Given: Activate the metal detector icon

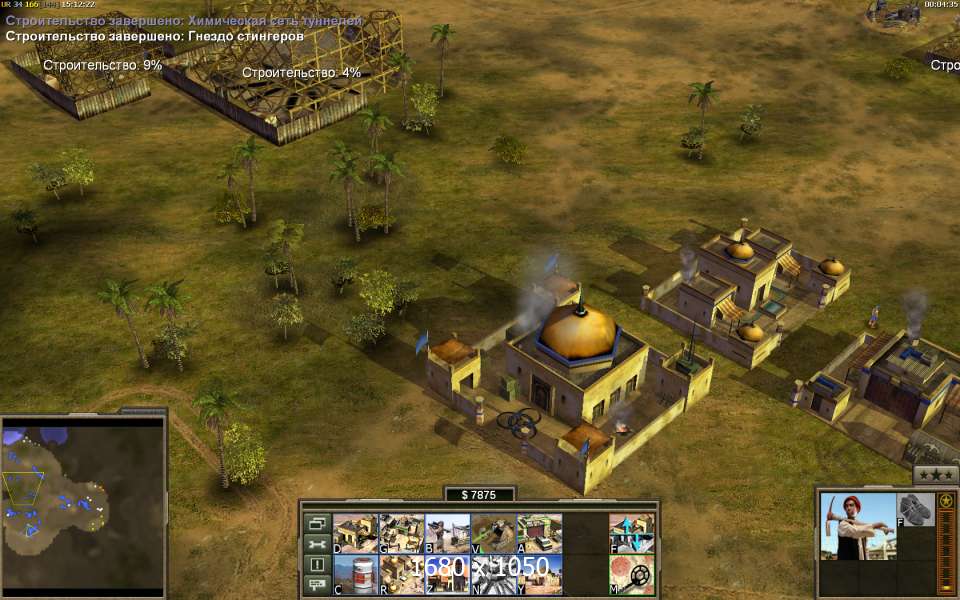Looking at the screenshot, I should pyautogui.click(x=632, y=575).
